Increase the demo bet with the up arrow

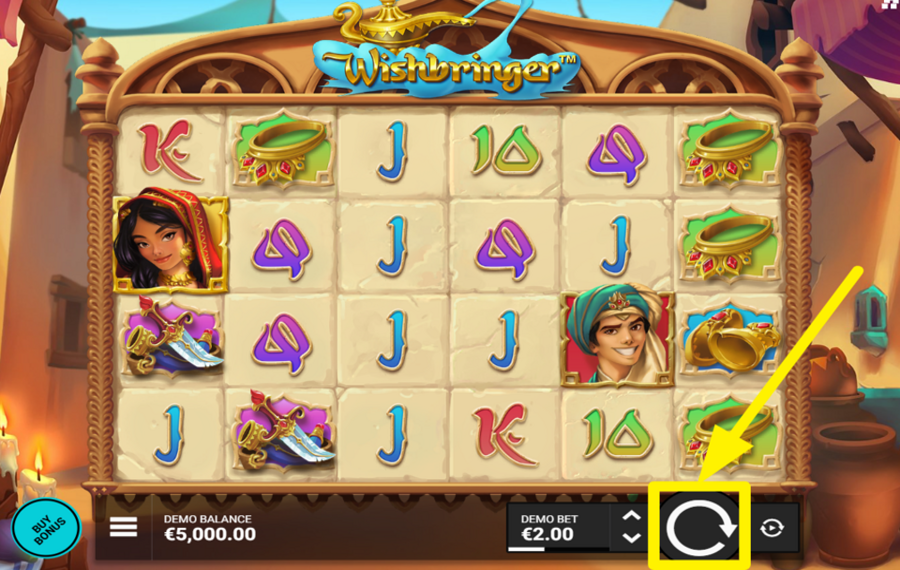point(631,516)
